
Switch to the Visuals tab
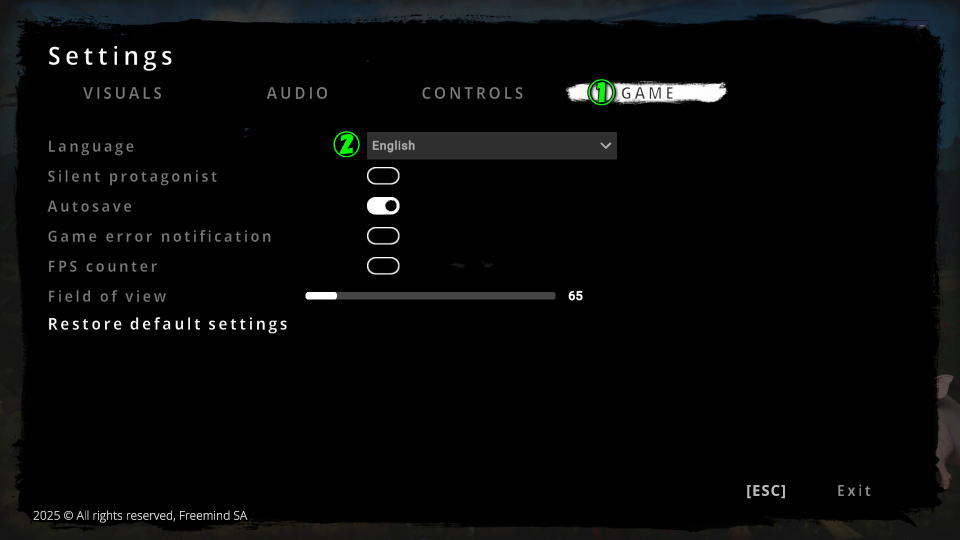(x=123, y=93)
